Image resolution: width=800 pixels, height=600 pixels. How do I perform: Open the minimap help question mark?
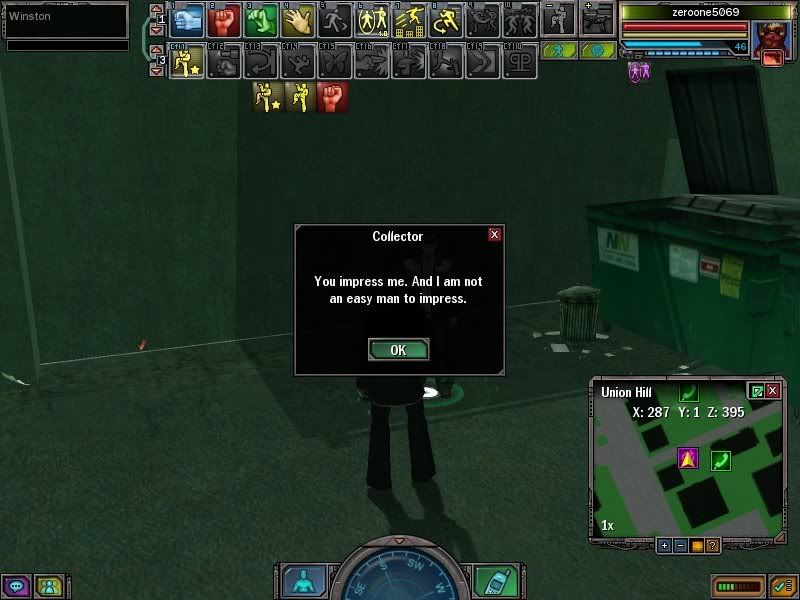coord(712,546)
